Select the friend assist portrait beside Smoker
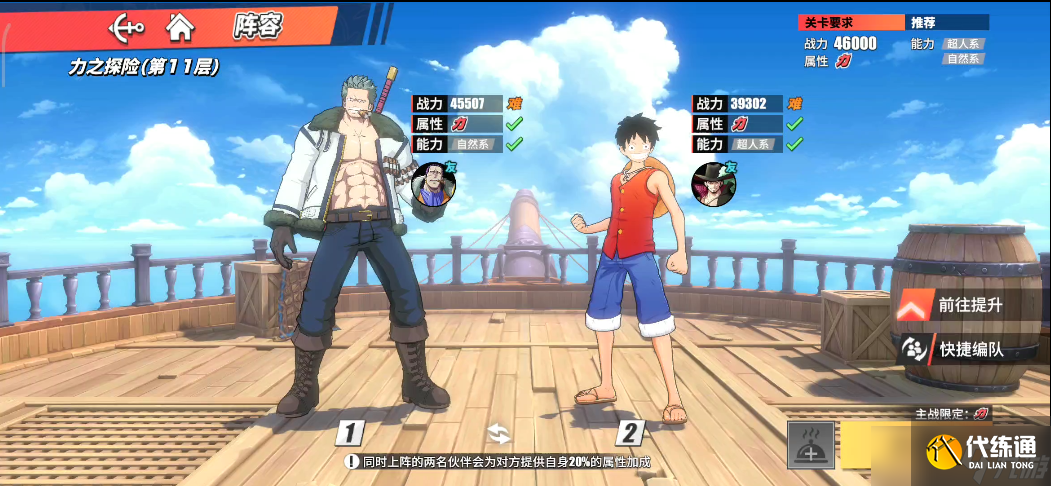Image resolution: width=1051 pixels, height=486 pixels. pyautogui.click(x=433, y=185)
